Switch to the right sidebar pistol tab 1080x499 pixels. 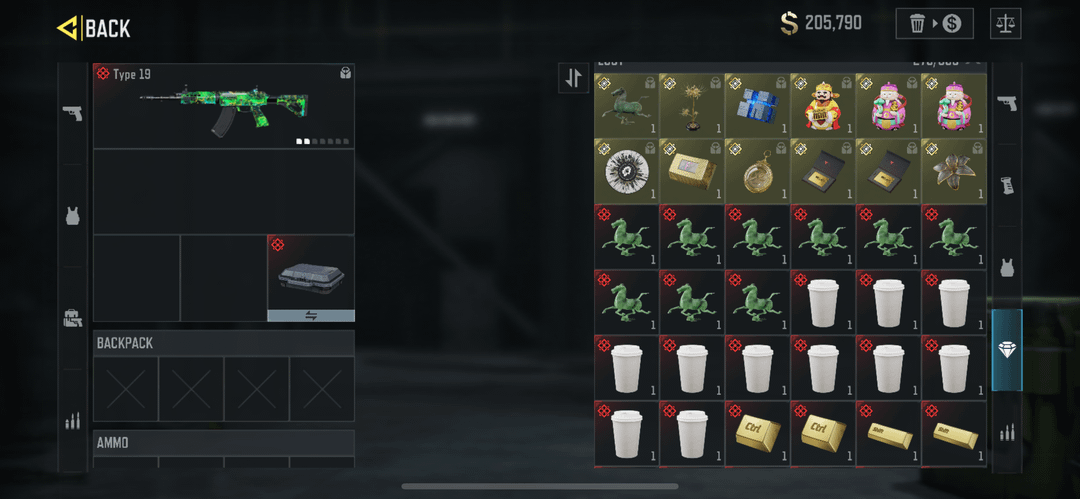1007,103
